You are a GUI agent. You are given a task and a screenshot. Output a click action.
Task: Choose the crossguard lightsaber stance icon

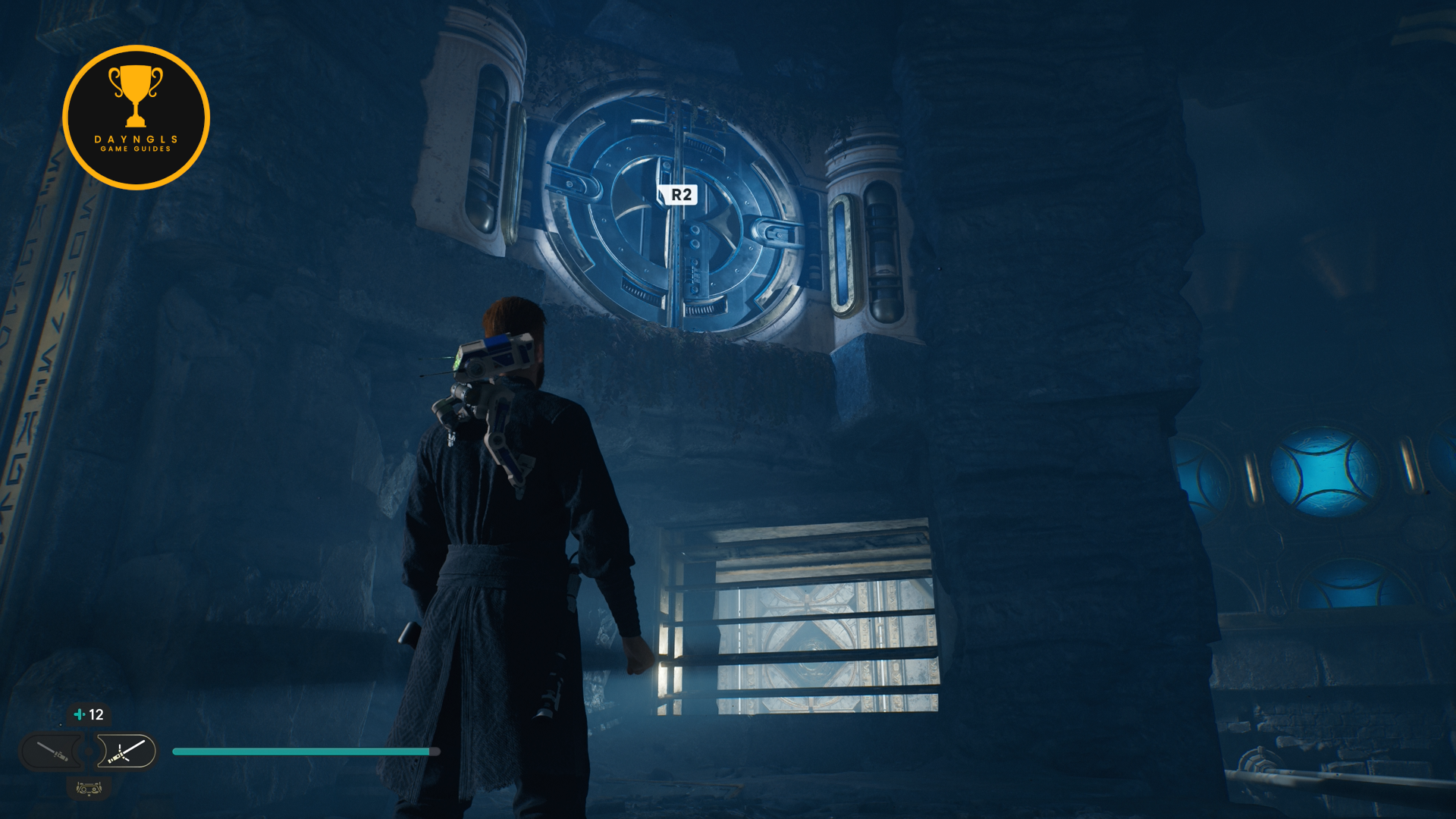(126, 752)
